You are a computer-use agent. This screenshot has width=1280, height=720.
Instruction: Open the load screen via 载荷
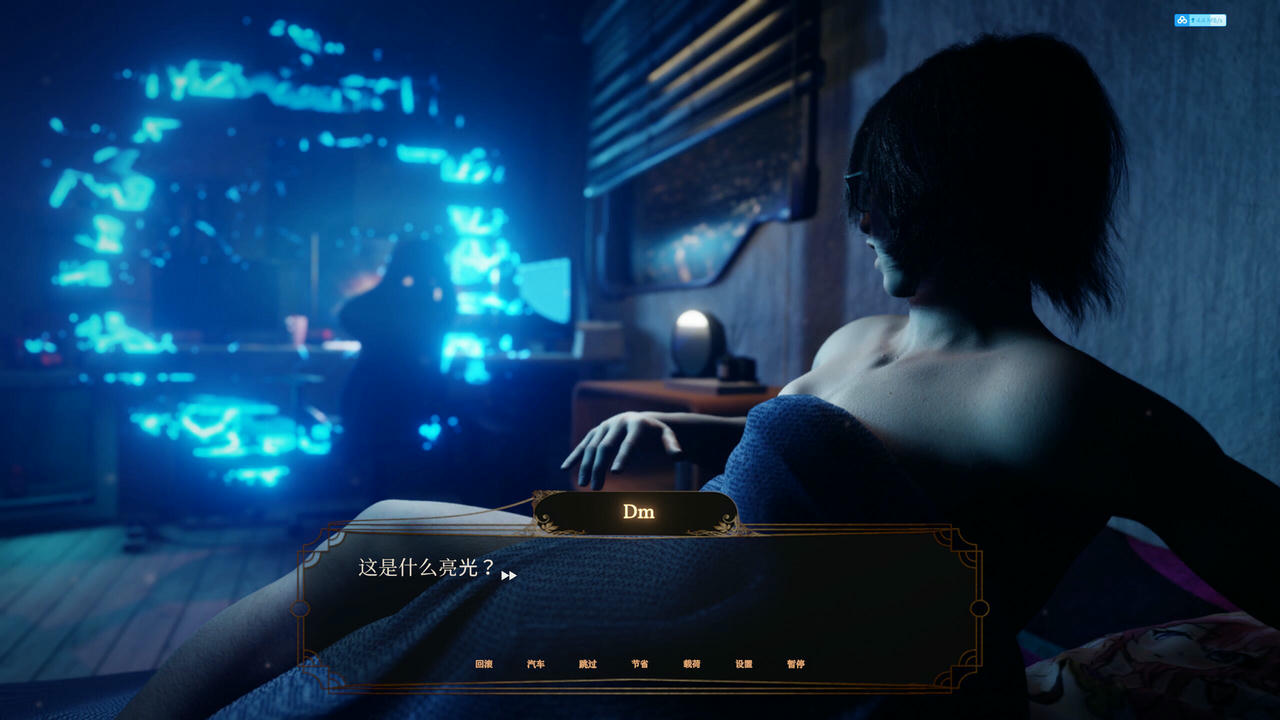[692, 663]
